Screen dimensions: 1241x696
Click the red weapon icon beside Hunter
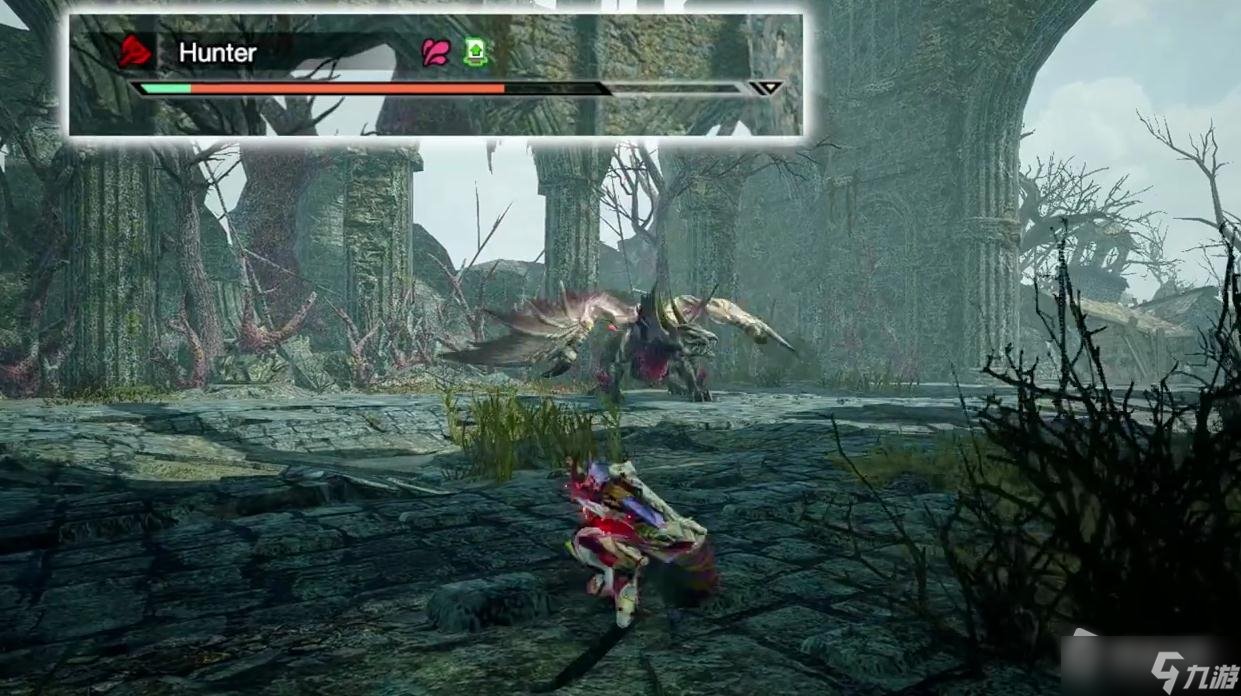pos(135,52)
